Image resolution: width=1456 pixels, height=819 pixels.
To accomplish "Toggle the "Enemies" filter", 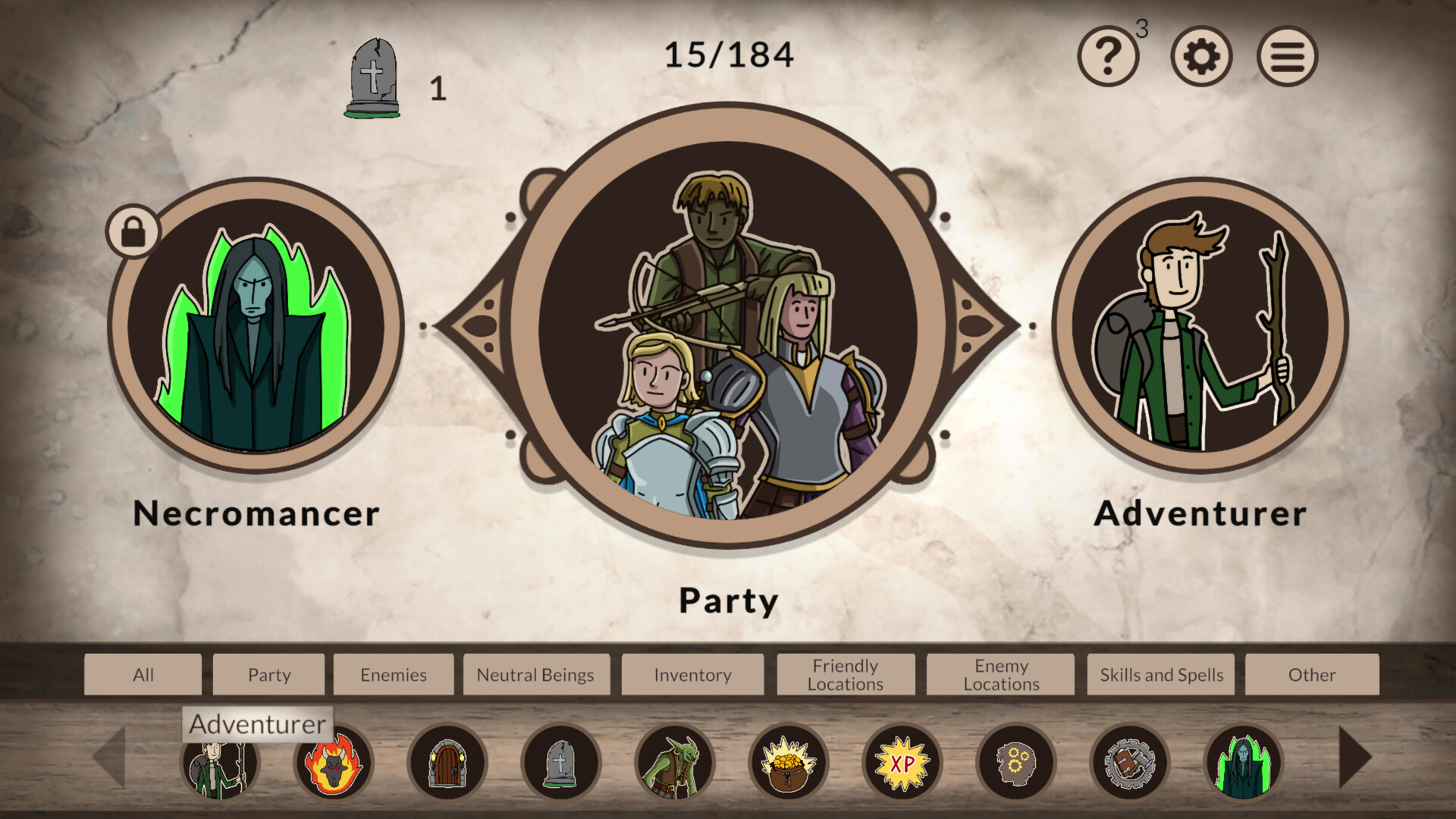I will [394, 674].
